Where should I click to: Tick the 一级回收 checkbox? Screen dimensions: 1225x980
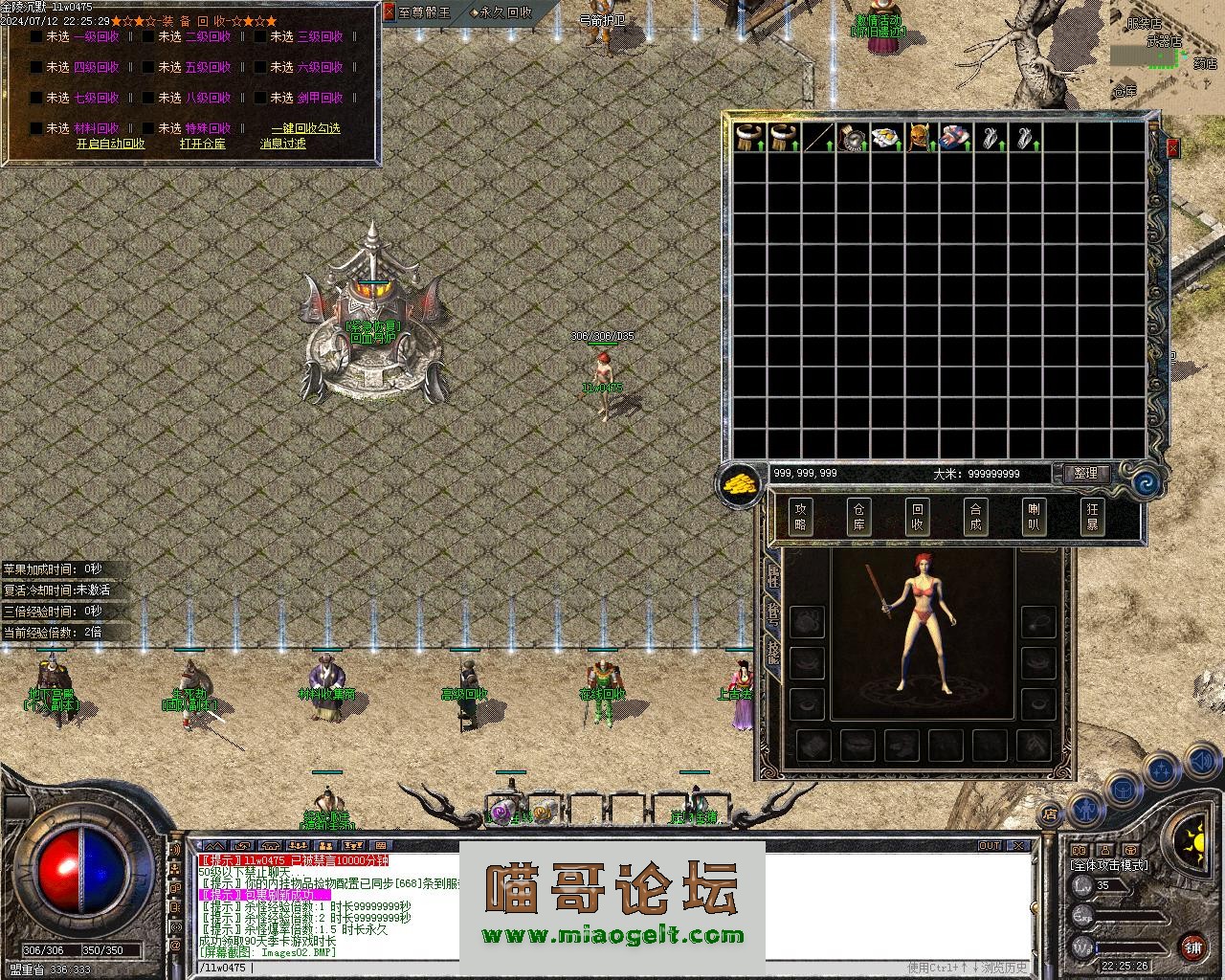(x=36, y=37)
